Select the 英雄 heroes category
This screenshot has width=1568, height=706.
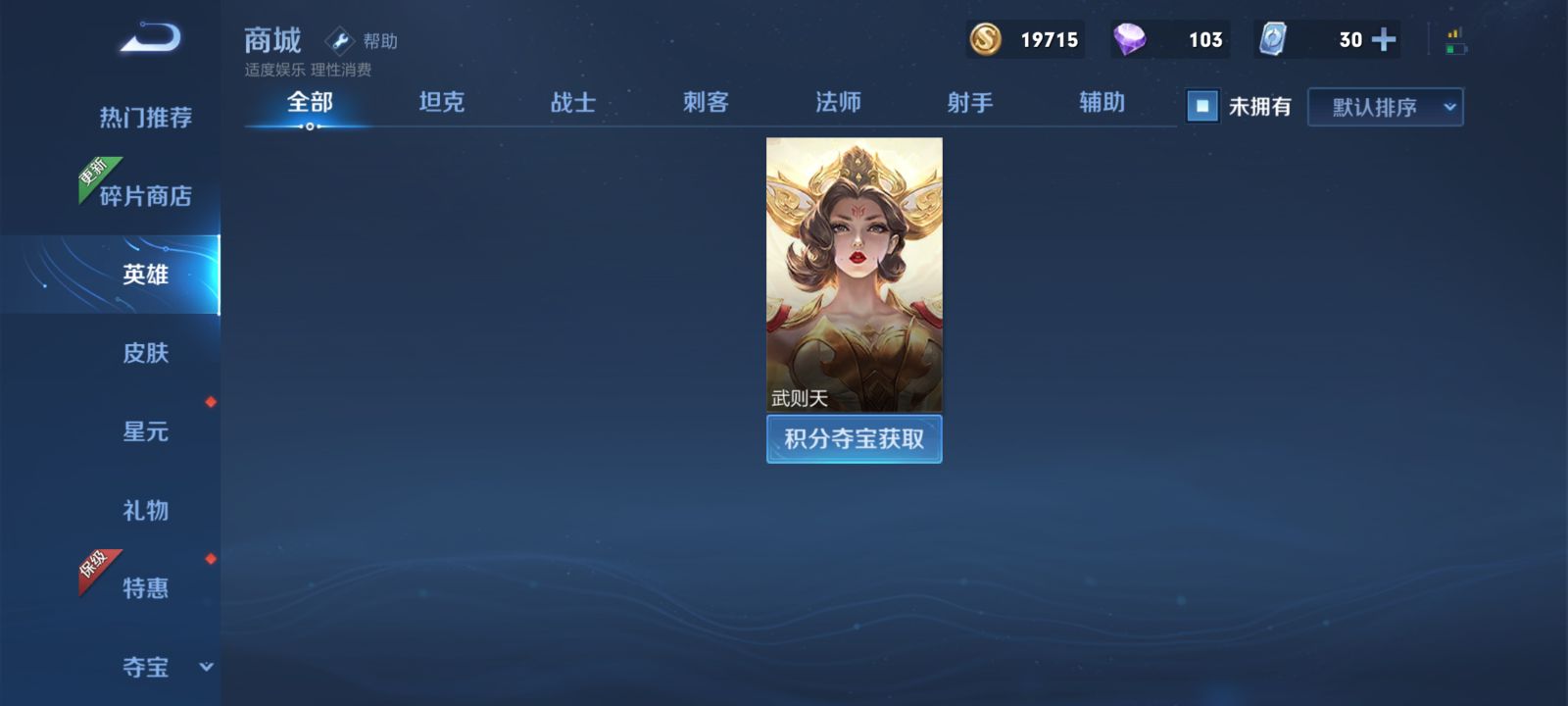tap(145, 275)
